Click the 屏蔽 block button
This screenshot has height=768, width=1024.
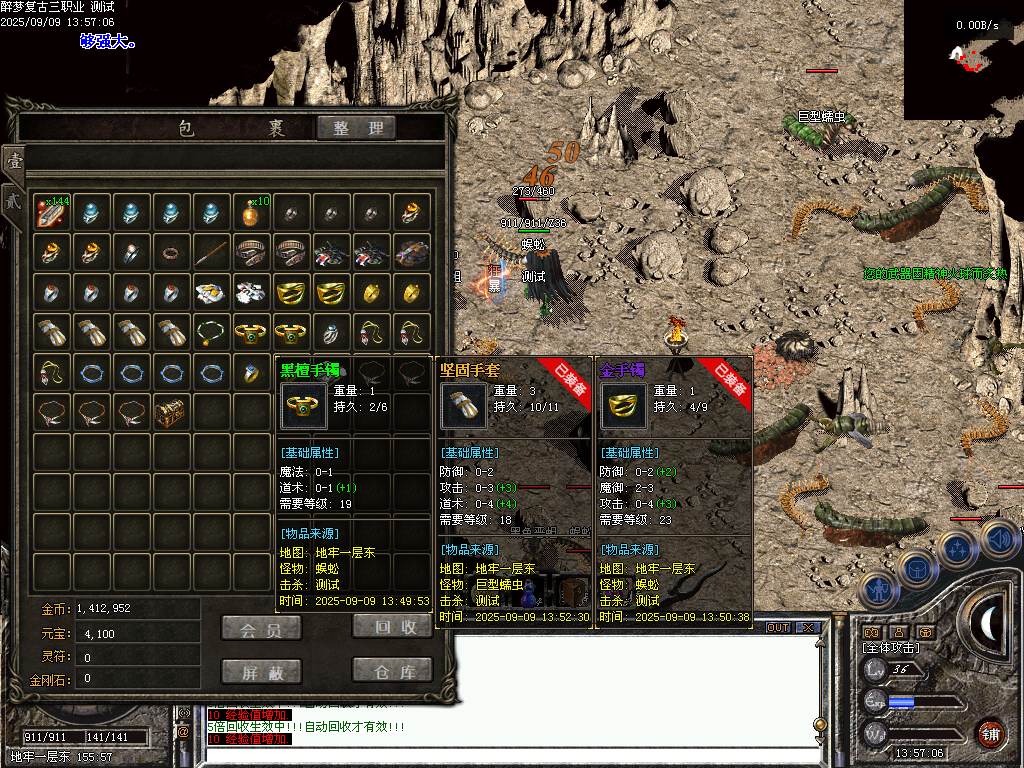pos(261,672)
